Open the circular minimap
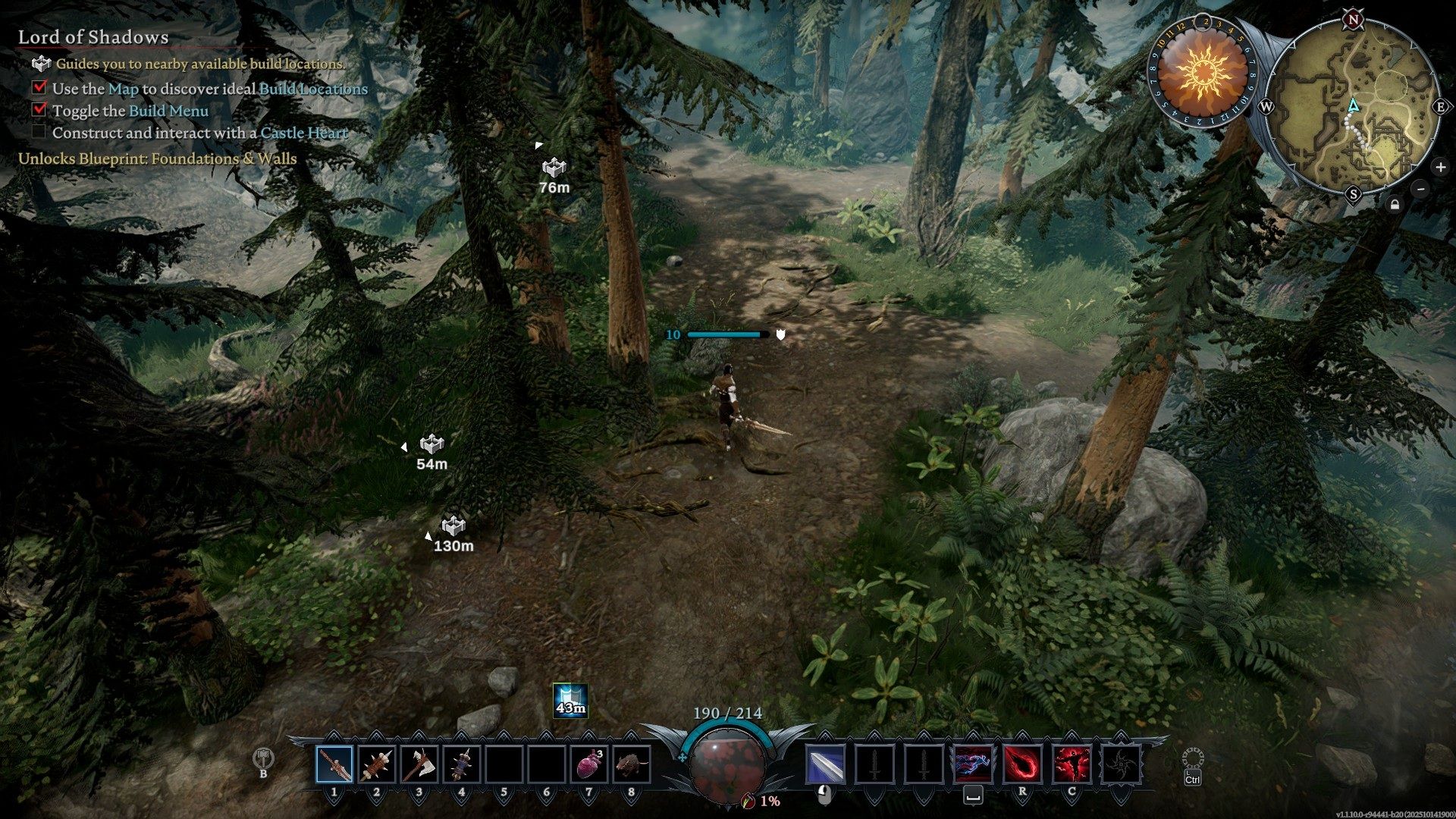Screen dimensions: 1456x819 pyautogui.click(x=1353, y=106)
